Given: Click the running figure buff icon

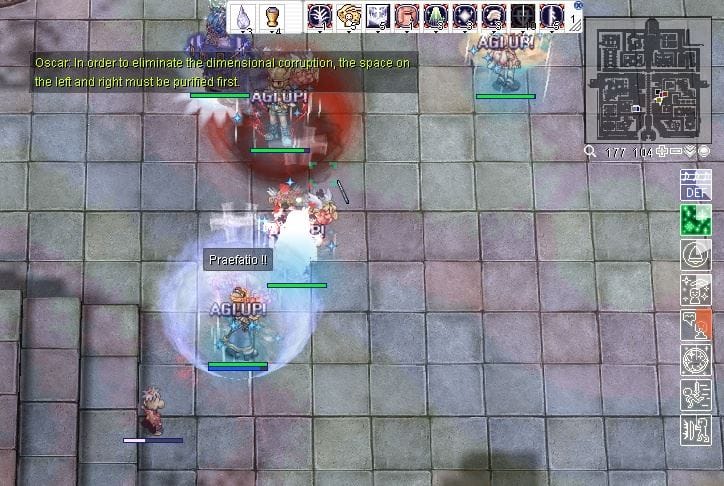Looking at the screenshot, I should [695, 395].
